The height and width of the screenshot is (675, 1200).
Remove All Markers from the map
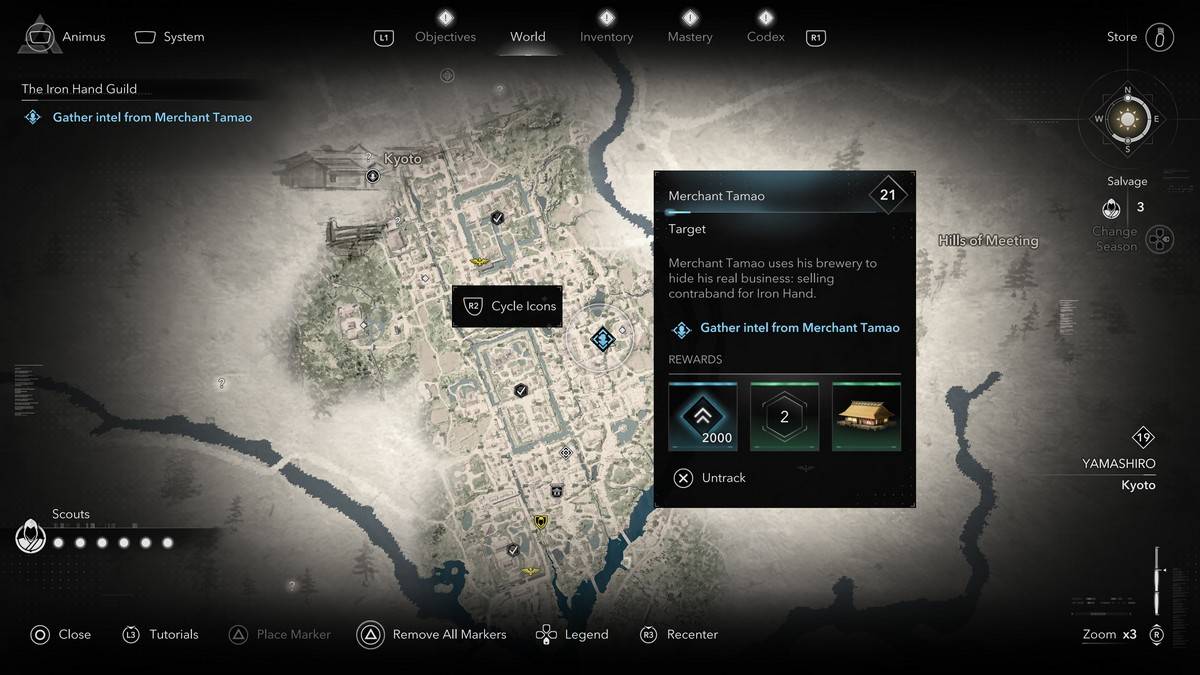tap(432, 634)
